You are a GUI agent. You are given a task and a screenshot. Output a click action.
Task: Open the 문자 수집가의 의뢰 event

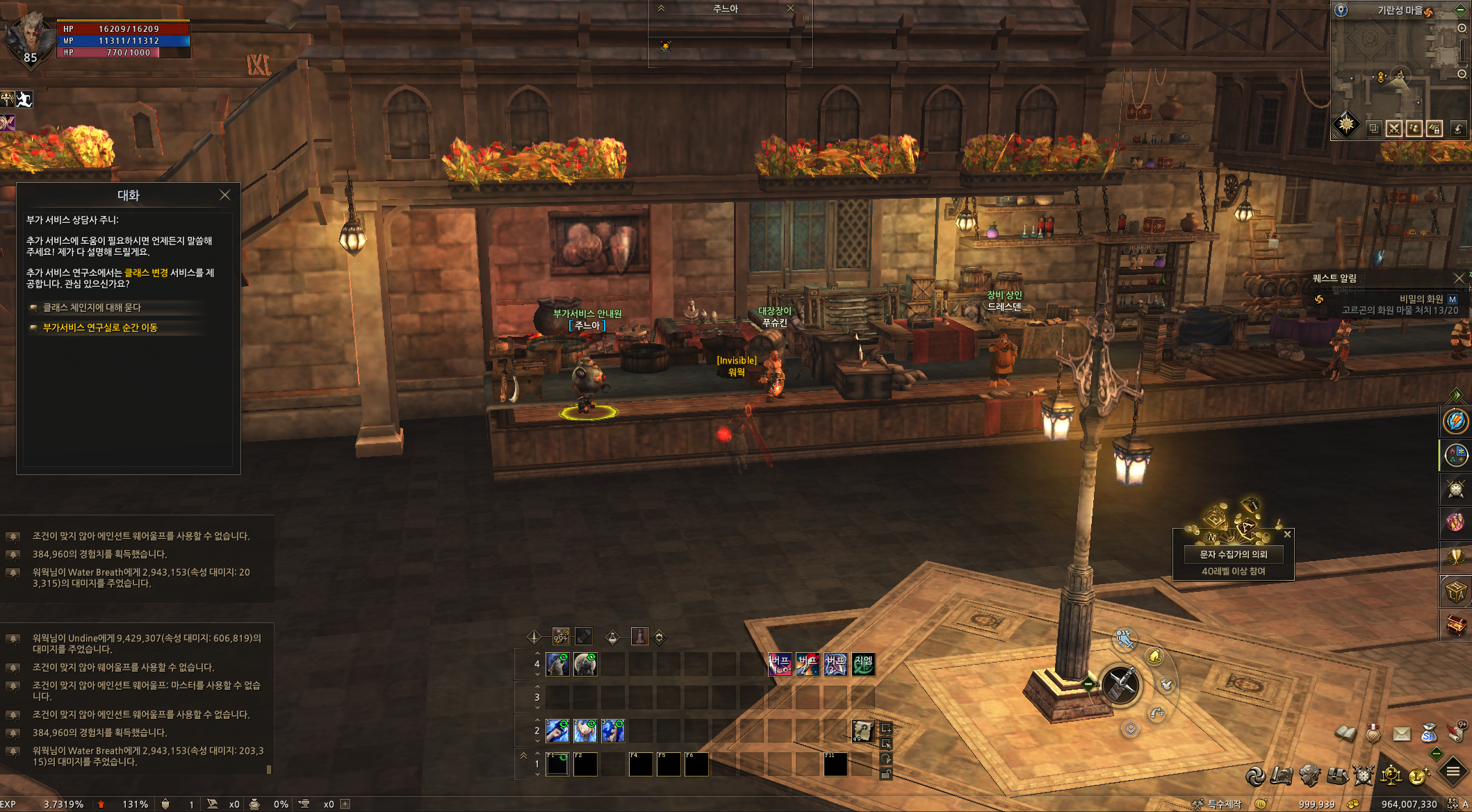coord(1233,554)
